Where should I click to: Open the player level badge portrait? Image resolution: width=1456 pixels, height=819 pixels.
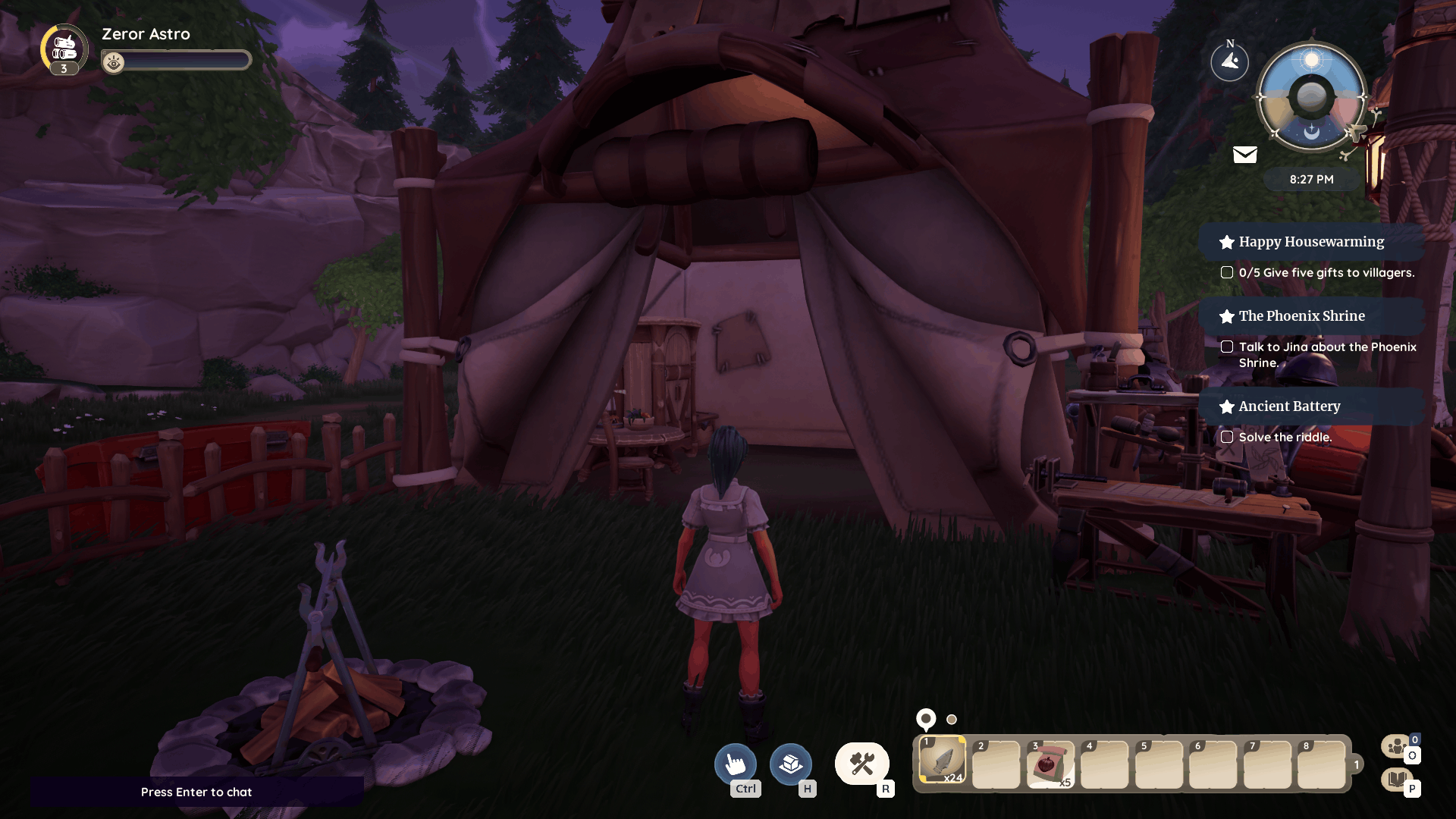(64, 49)
